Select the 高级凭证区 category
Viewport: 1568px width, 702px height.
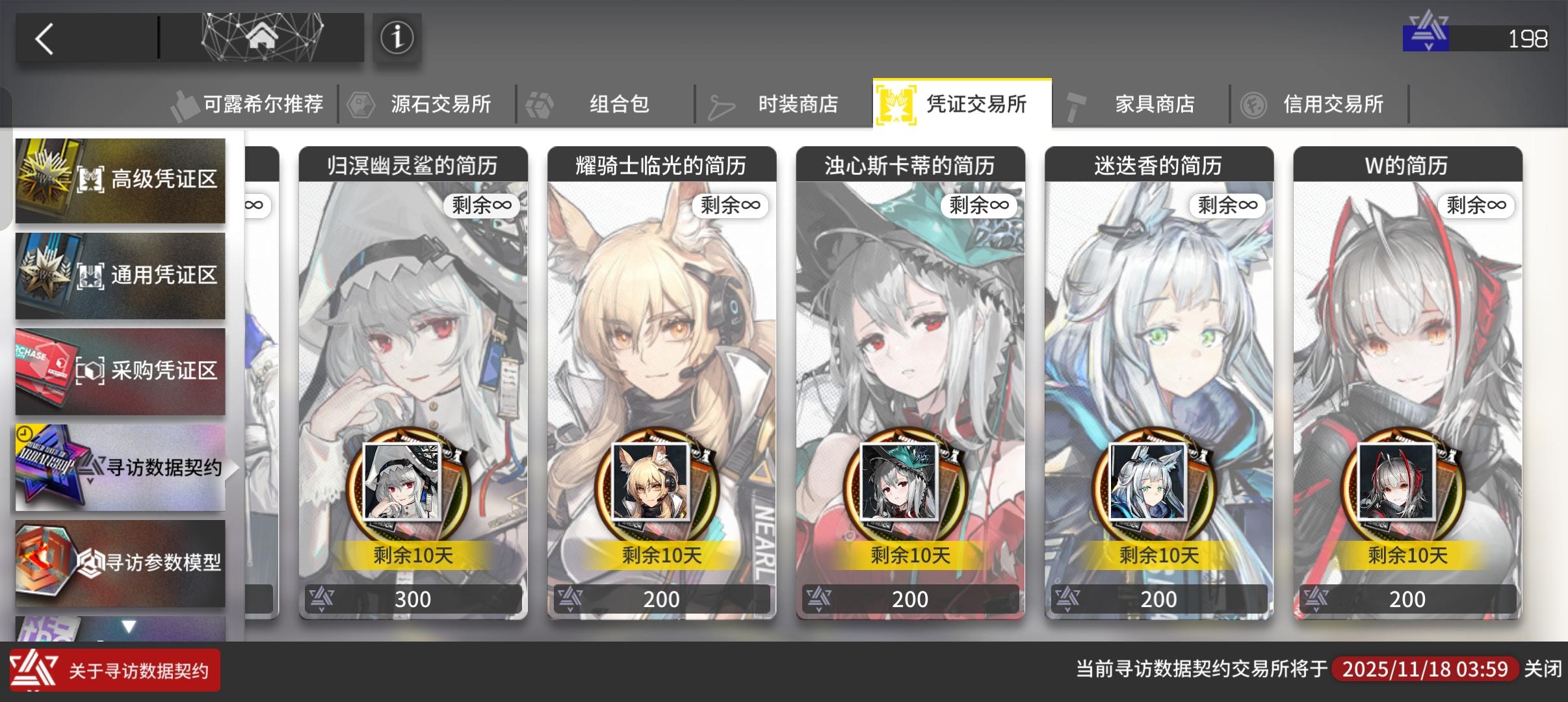(120, 180)
